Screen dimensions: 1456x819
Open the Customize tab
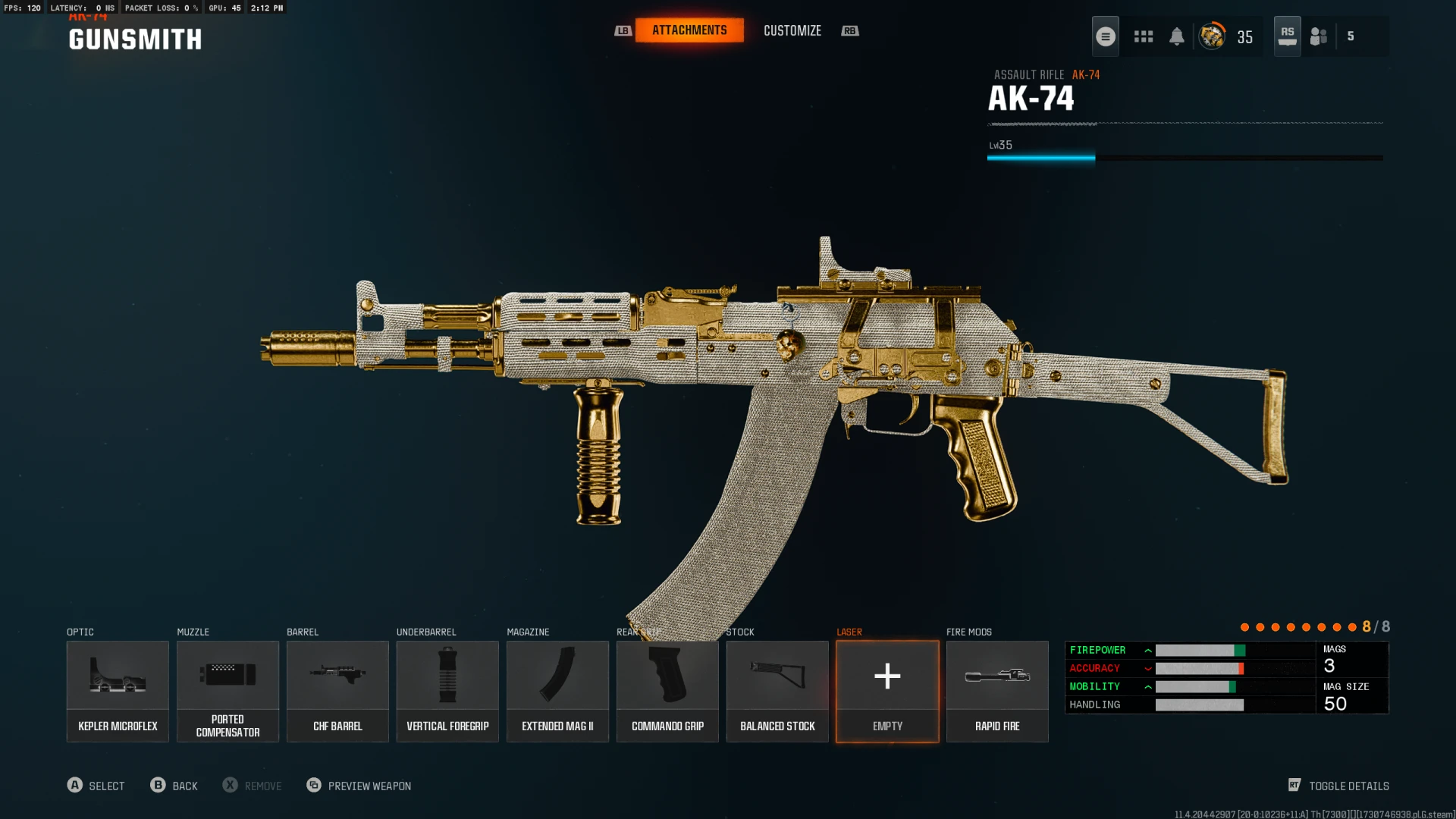tap(792, 30)
